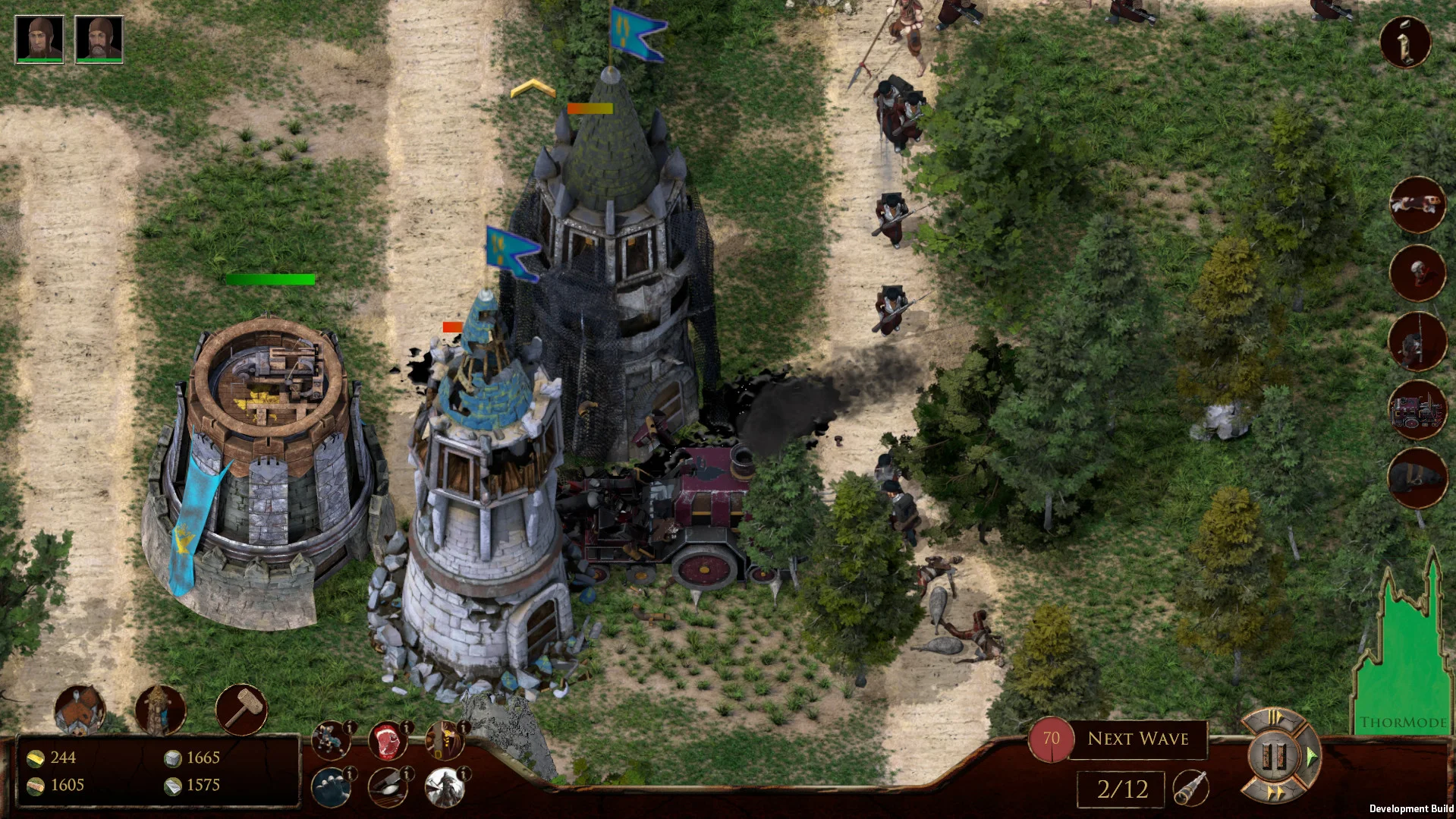Click the meat ration icon
Viewport: 1456px width, 819px height.
point(388,742)
